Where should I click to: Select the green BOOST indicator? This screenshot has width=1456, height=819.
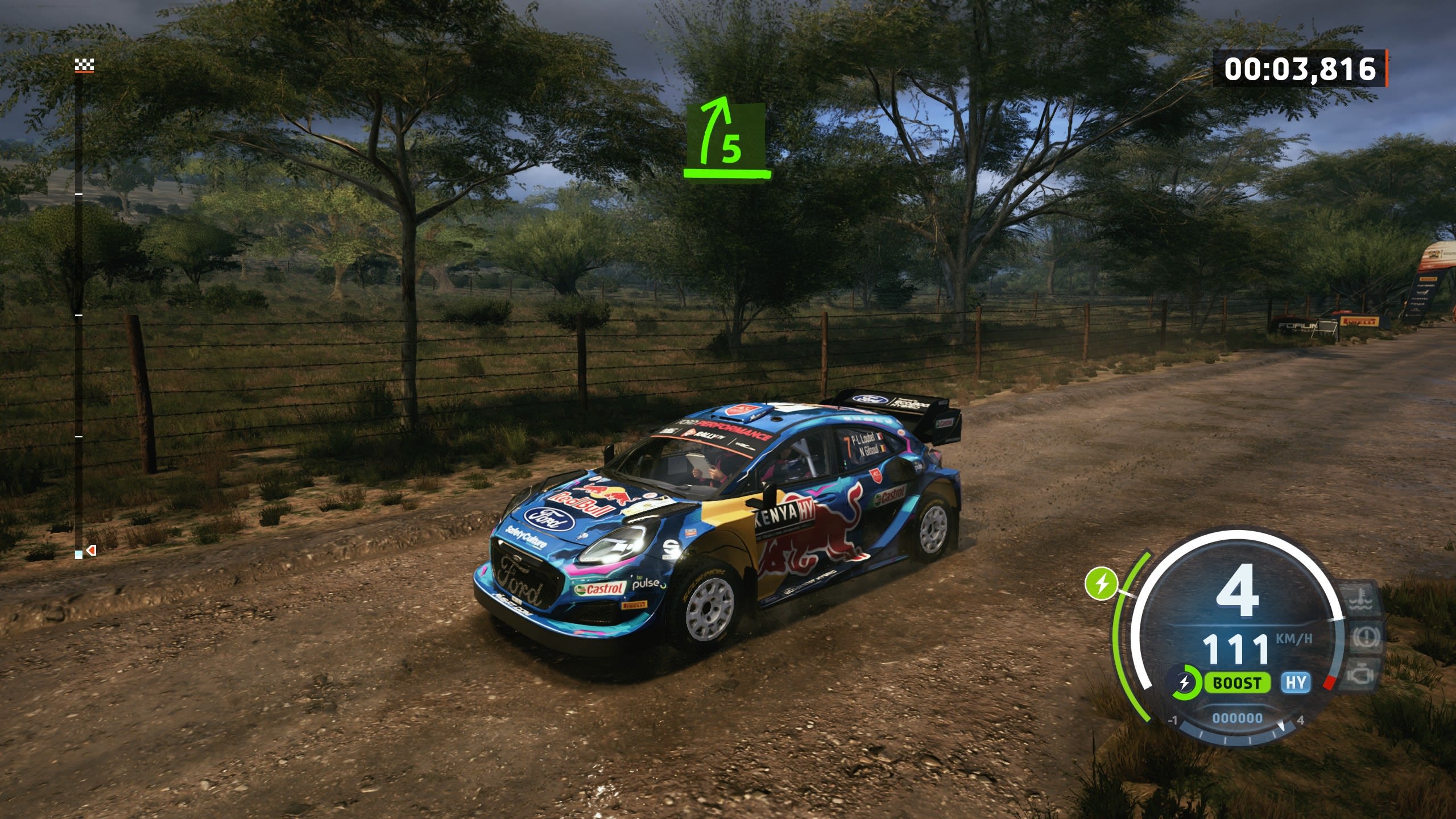pos(1237,683)
